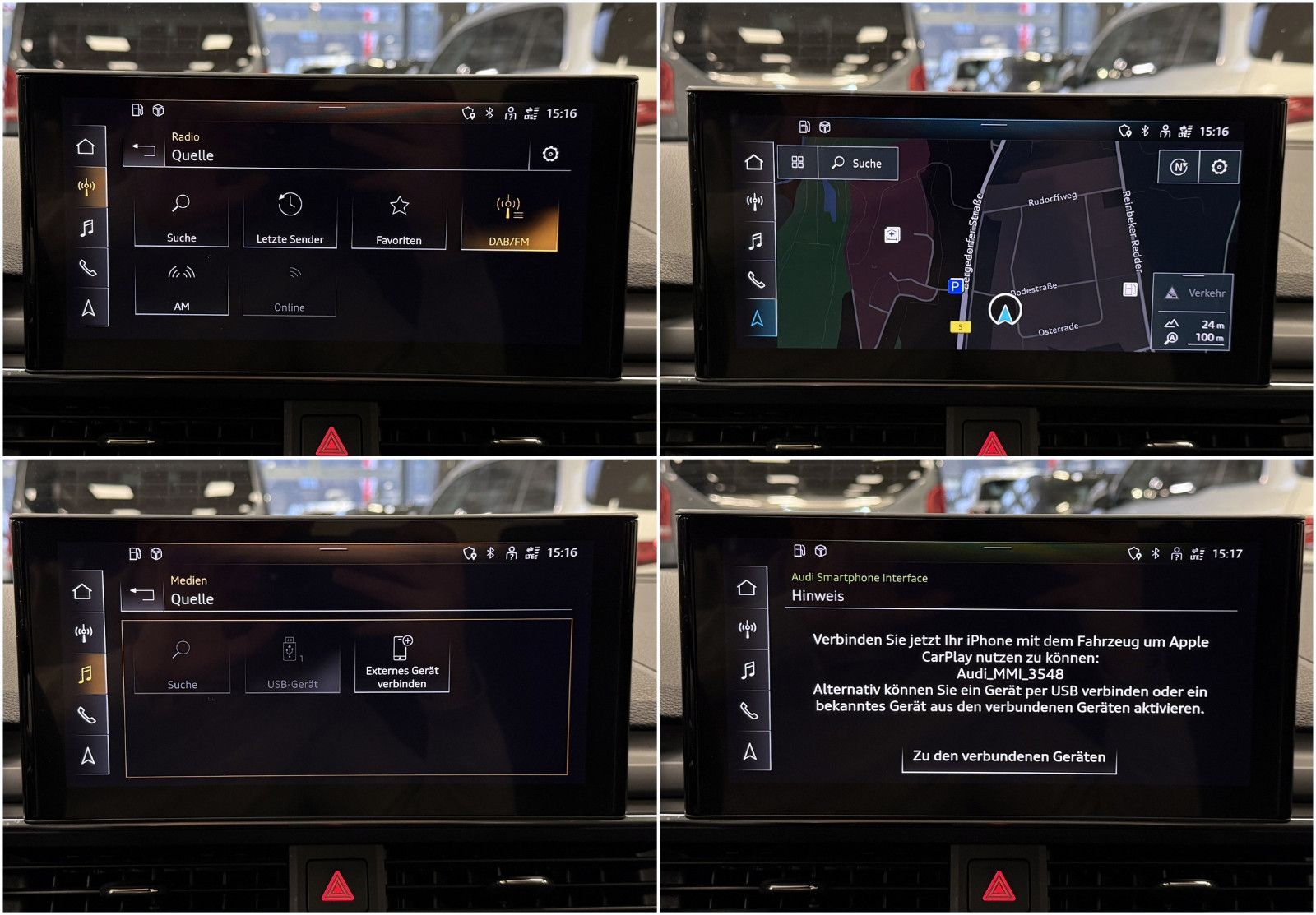Select the magnifier Suche icon on radio screen
1316x915 pixels.
[182, 219]
